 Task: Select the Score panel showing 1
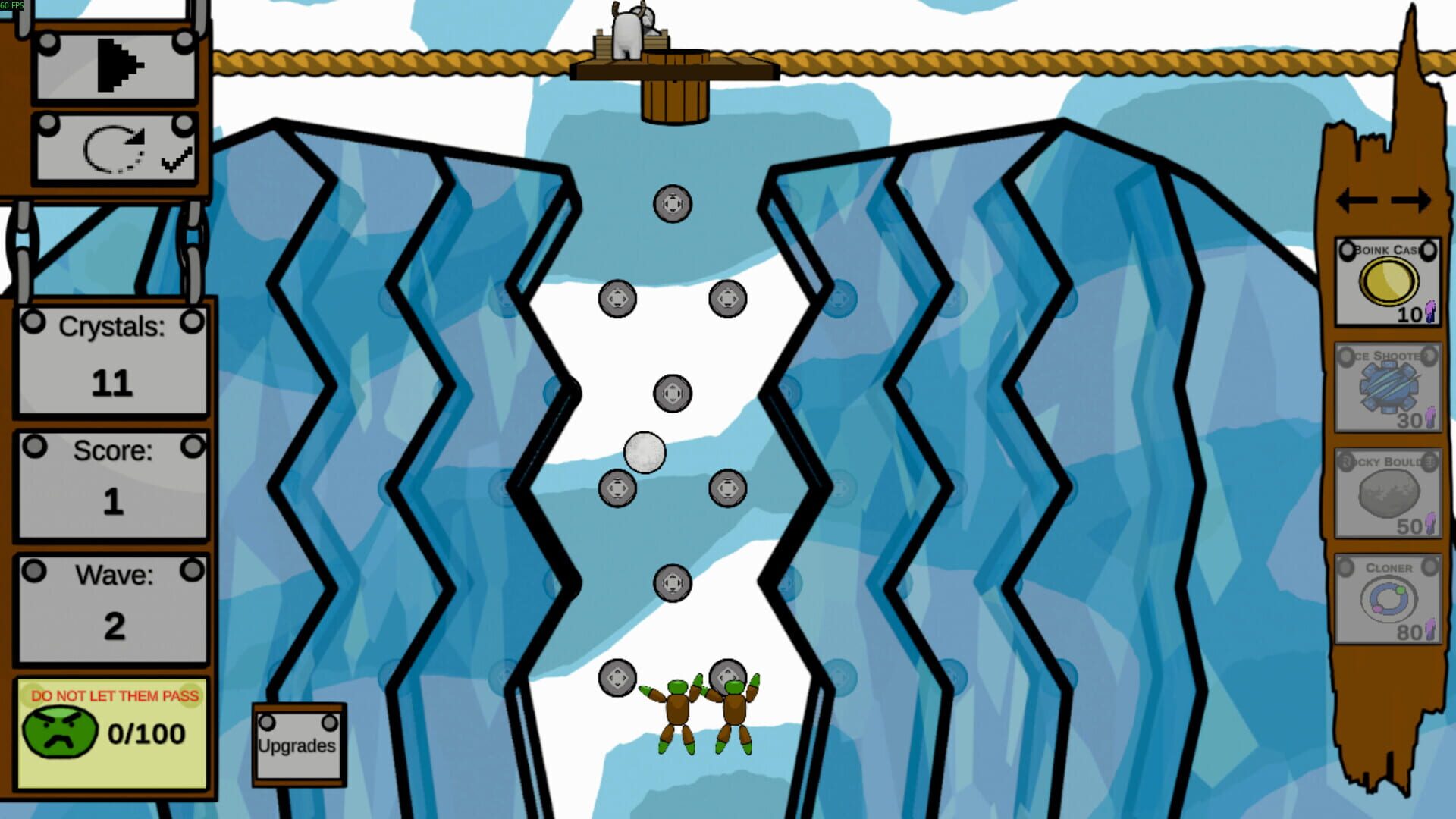point(112,478)
